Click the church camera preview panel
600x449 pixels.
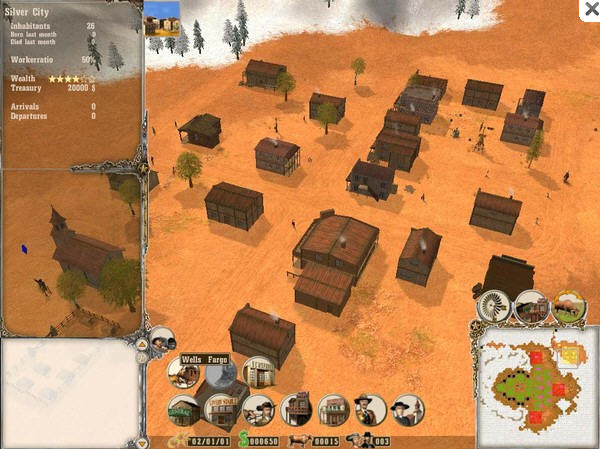click(x=72, y=252)
